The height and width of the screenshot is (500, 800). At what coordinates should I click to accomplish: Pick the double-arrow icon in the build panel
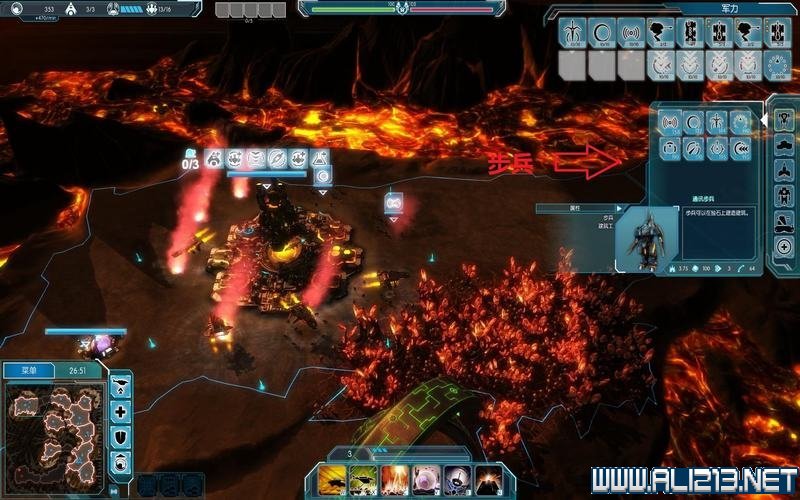pos(741,149)
